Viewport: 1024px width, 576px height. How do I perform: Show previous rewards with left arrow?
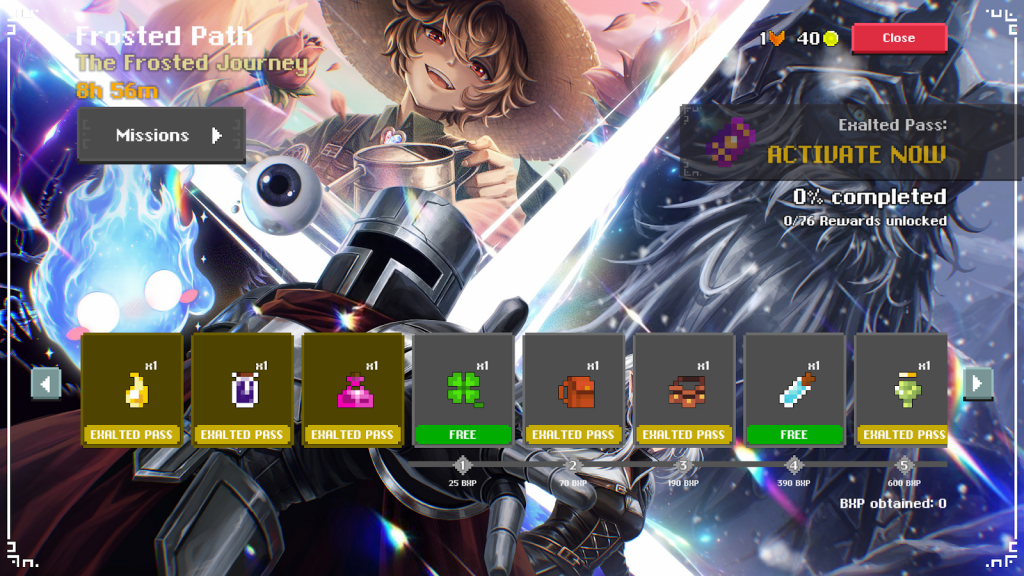tap(46, 382)
